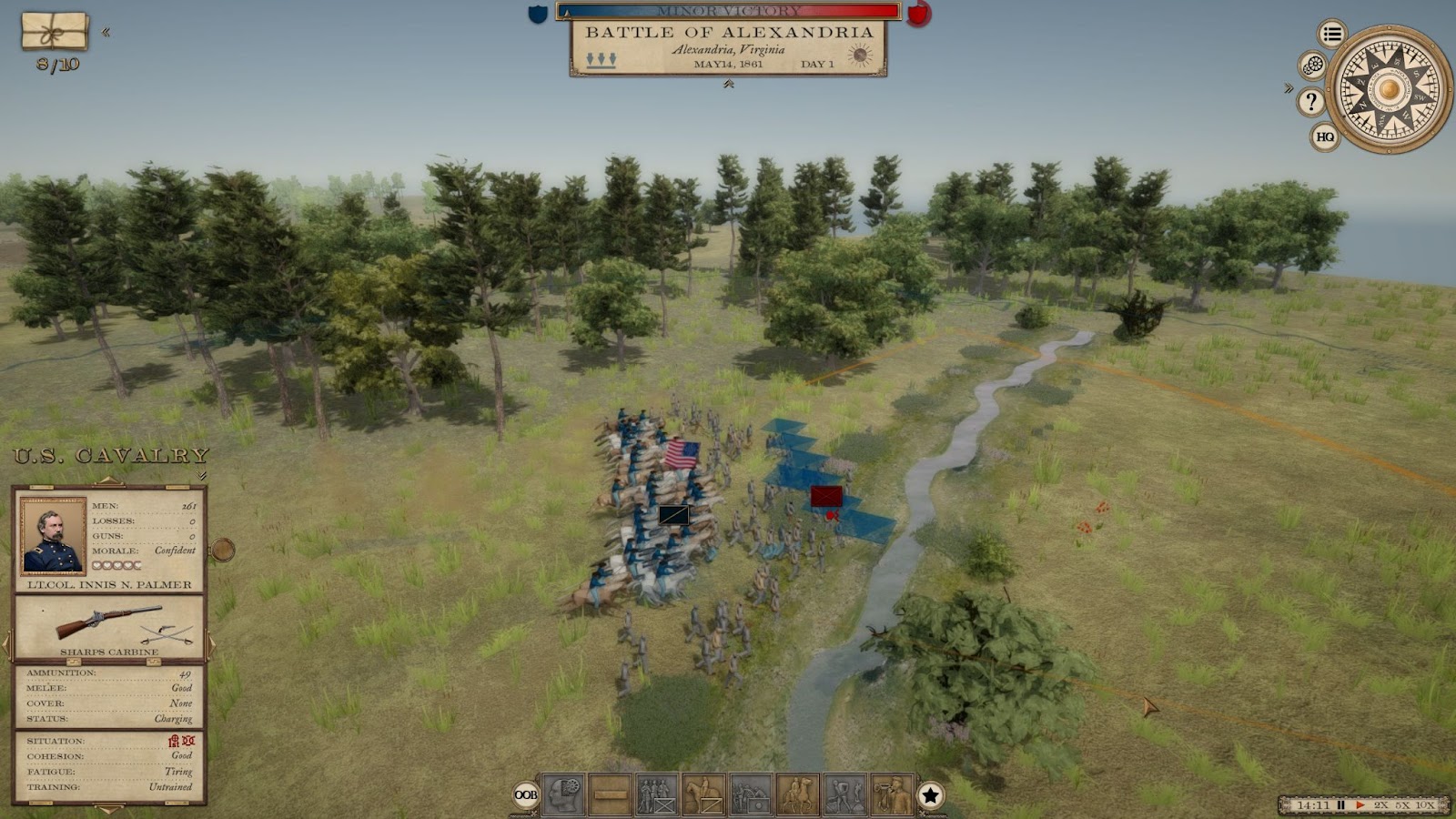The width and height of the screenshot is (1456, 819).
Task: Open settings via the gears button
Action: click(x=1312, y=66)
